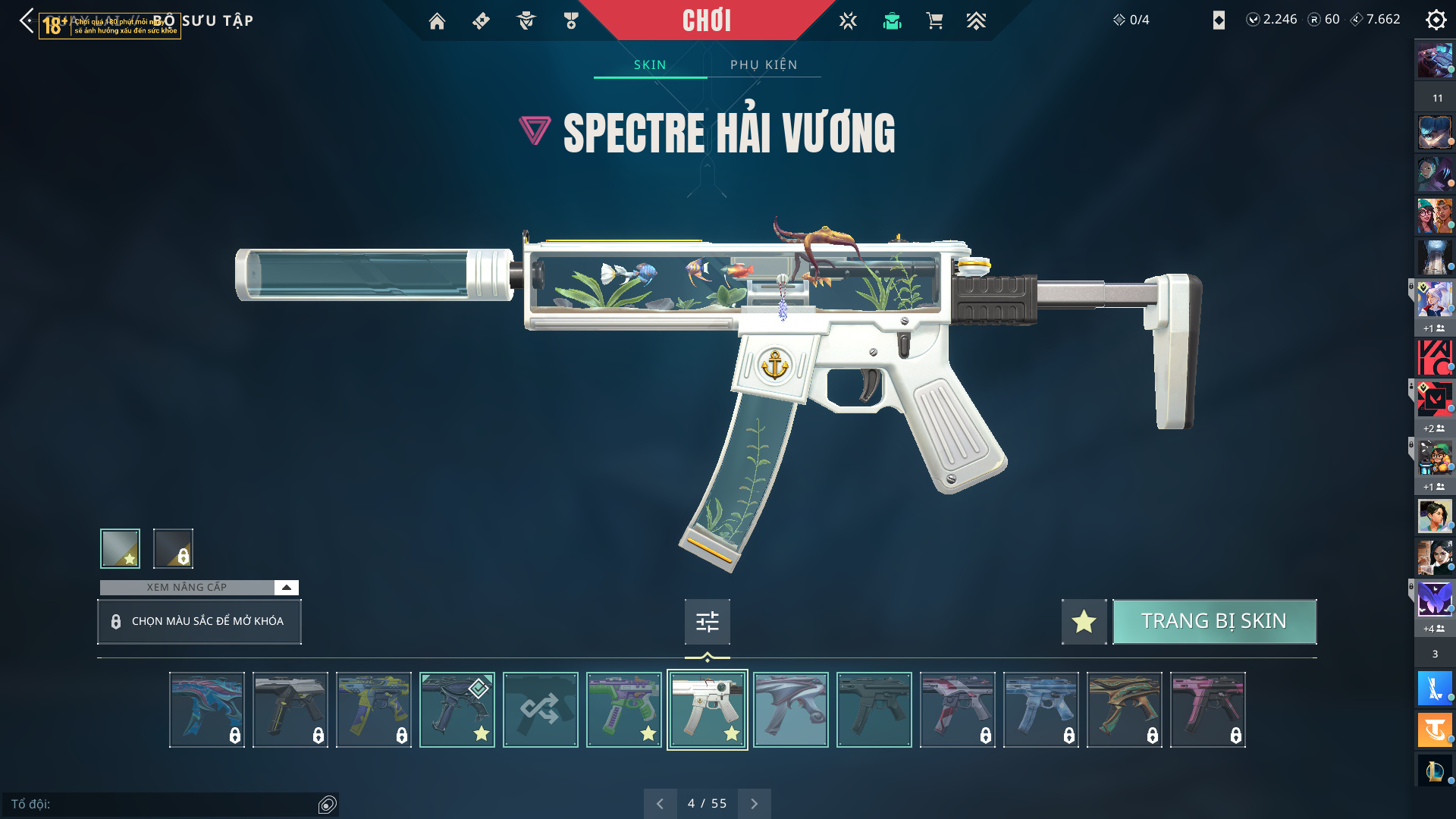The height and width of the screenshot is (819, 1456).
Task: Select the random shuffle skin thumbnail
Action: point(541,710)
